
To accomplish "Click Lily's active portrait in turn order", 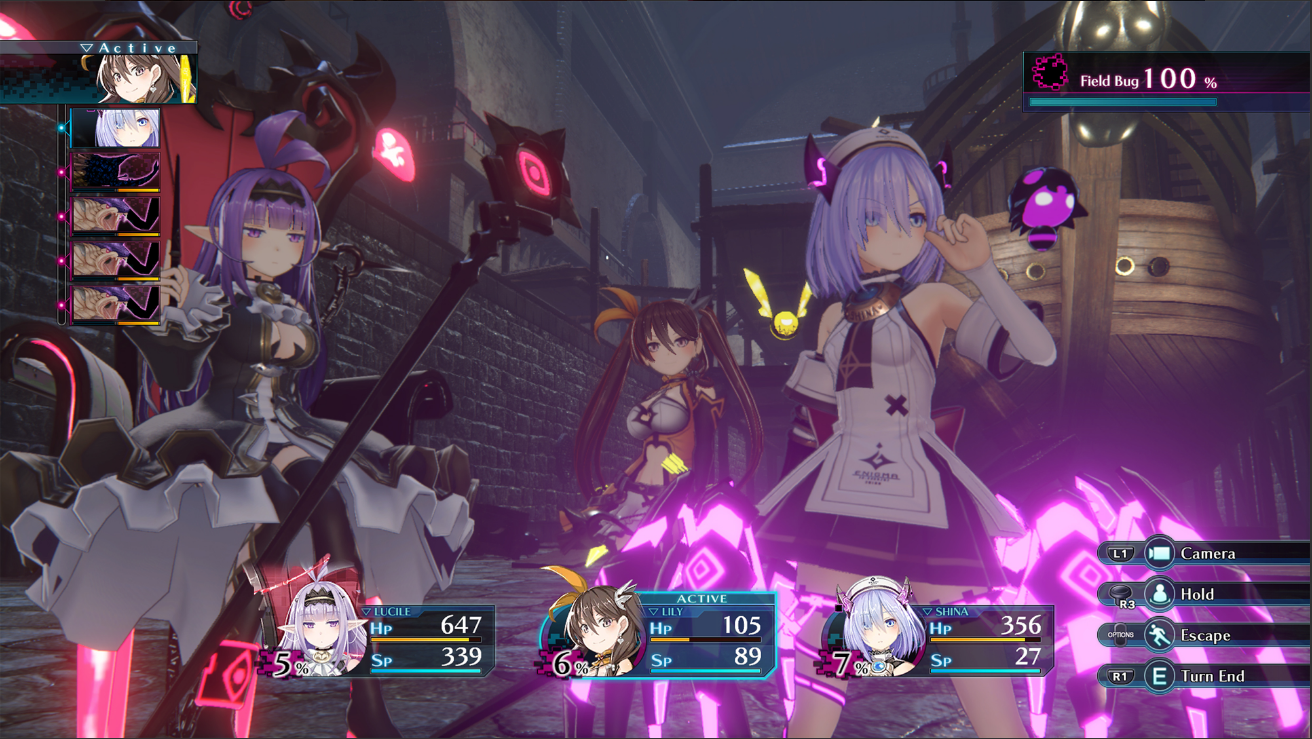I will (145, 78).
